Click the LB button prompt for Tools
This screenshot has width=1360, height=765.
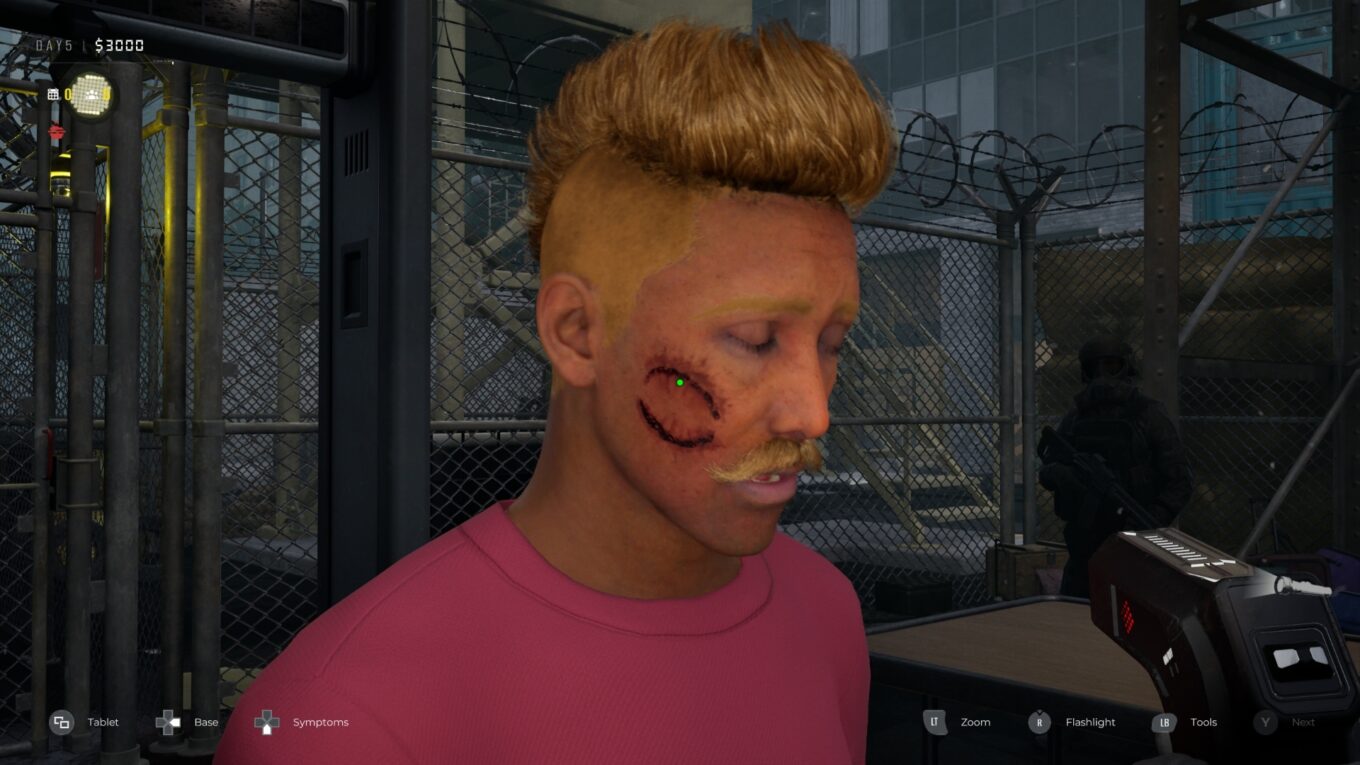tap(1166, 721)
